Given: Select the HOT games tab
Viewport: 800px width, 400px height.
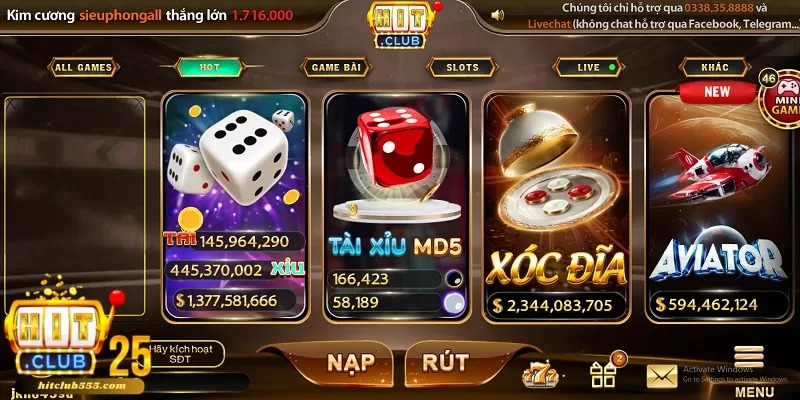Looking at the screenshot, I should click(210, 67).
